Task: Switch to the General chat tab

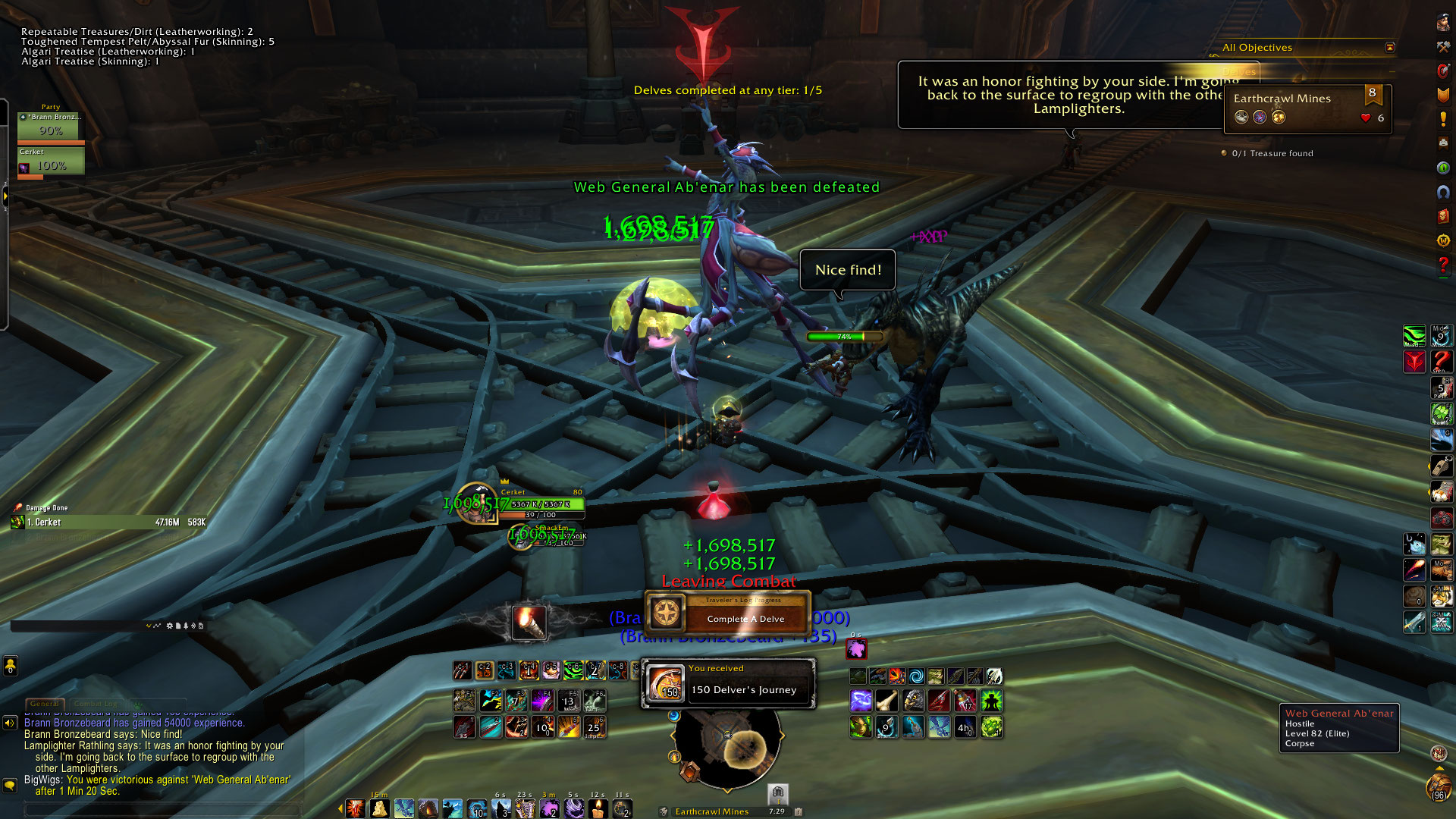Action: pos(45,704)
